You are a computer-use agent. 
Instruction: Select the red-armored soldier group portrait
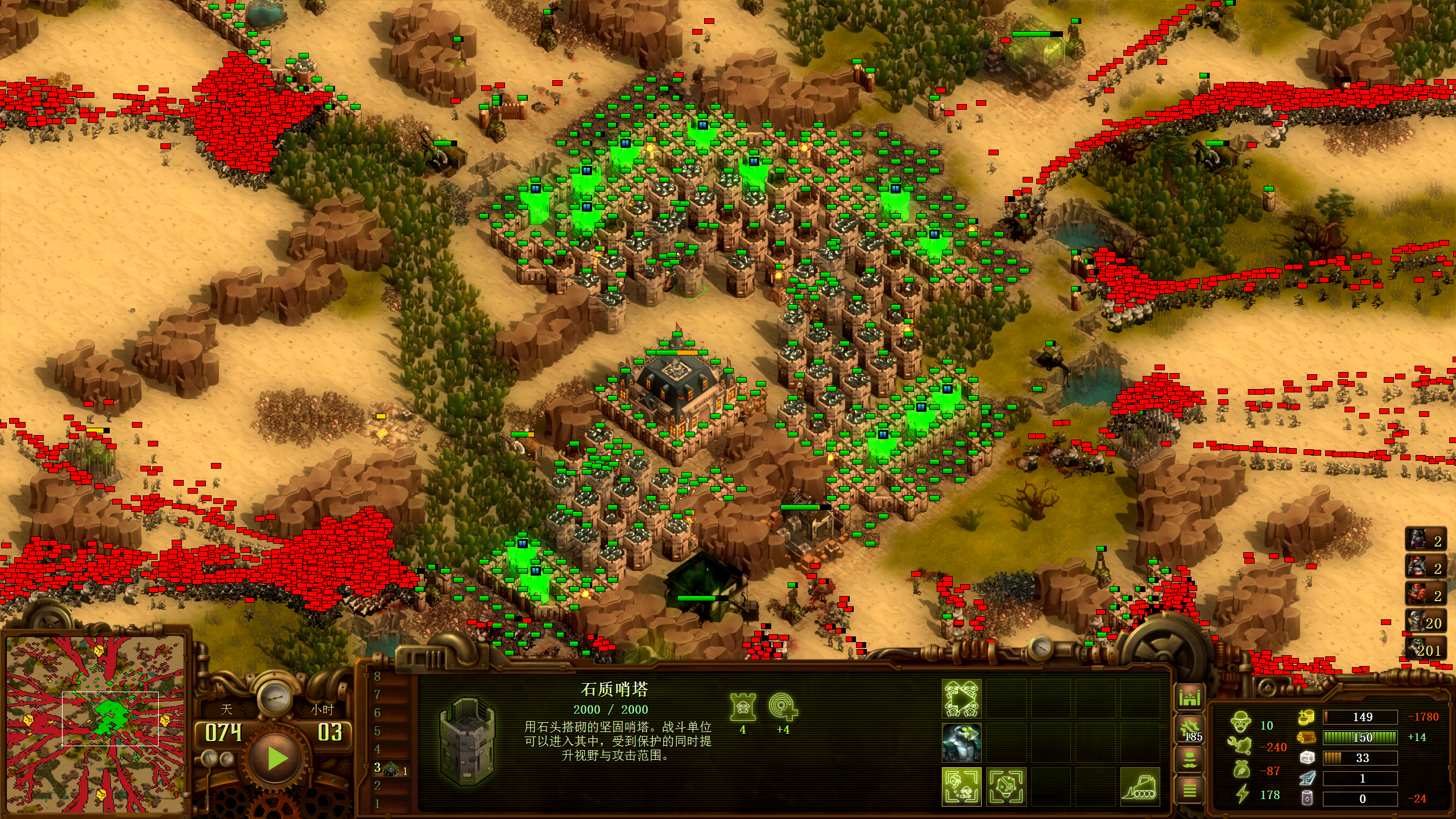1425,595
